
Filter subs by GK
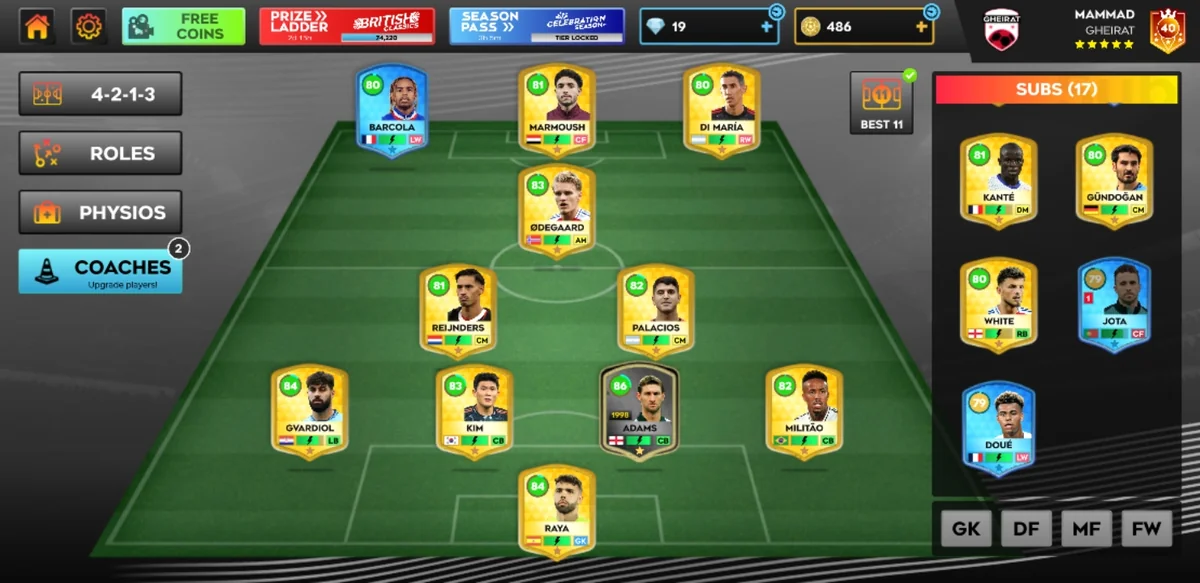point(966,529)
